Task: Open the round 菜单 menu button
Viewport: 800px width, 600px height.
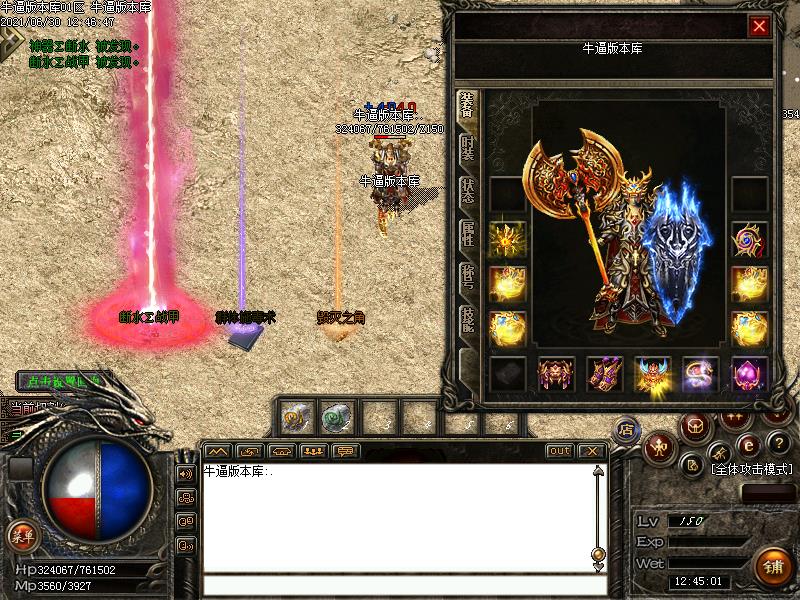Action: (21, 535)
